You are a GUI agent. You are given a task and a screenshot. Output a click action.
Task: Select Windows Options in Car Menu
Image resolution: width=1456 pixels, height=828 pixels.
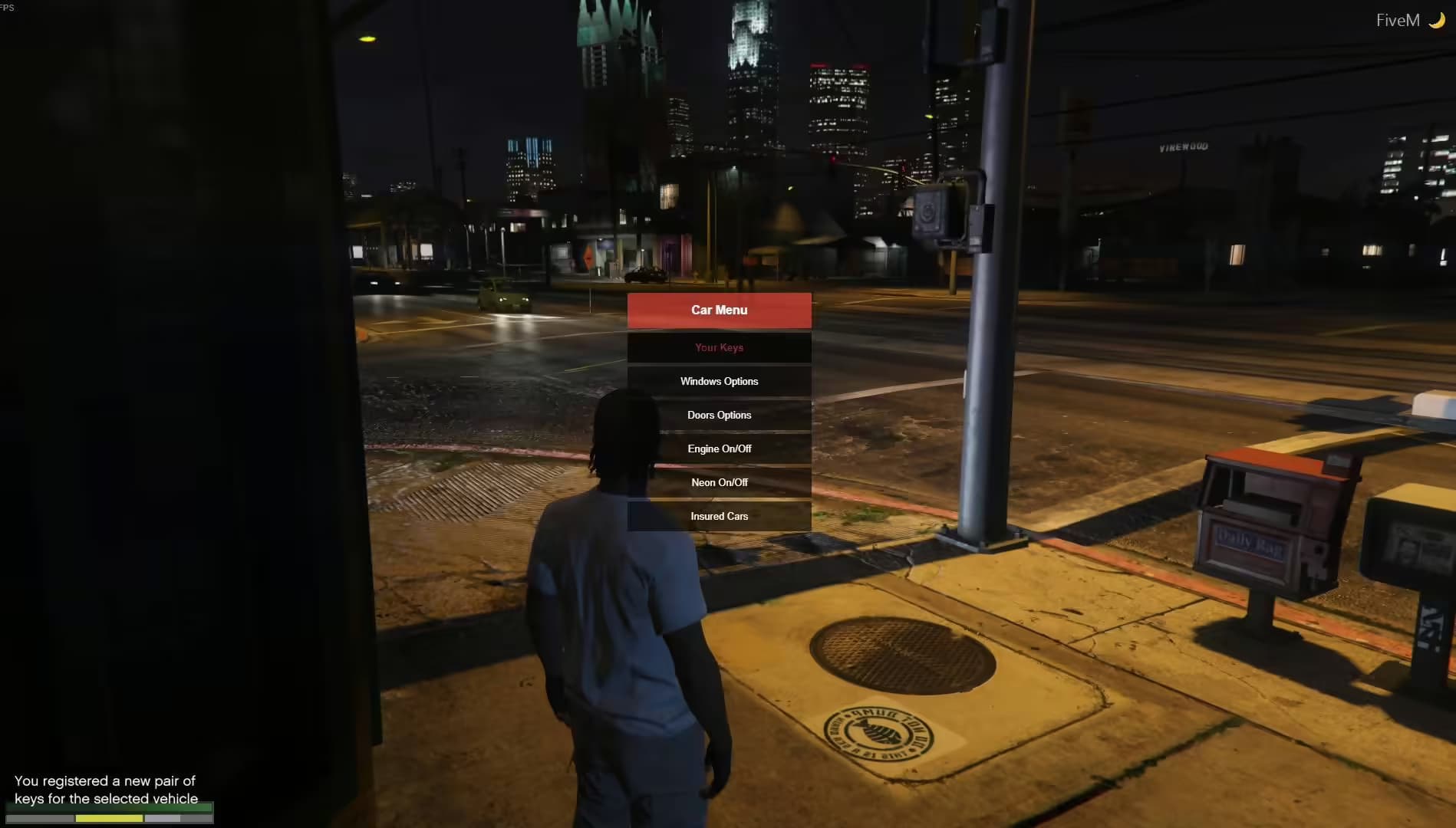pyautogui.click(x=719, y=381)
